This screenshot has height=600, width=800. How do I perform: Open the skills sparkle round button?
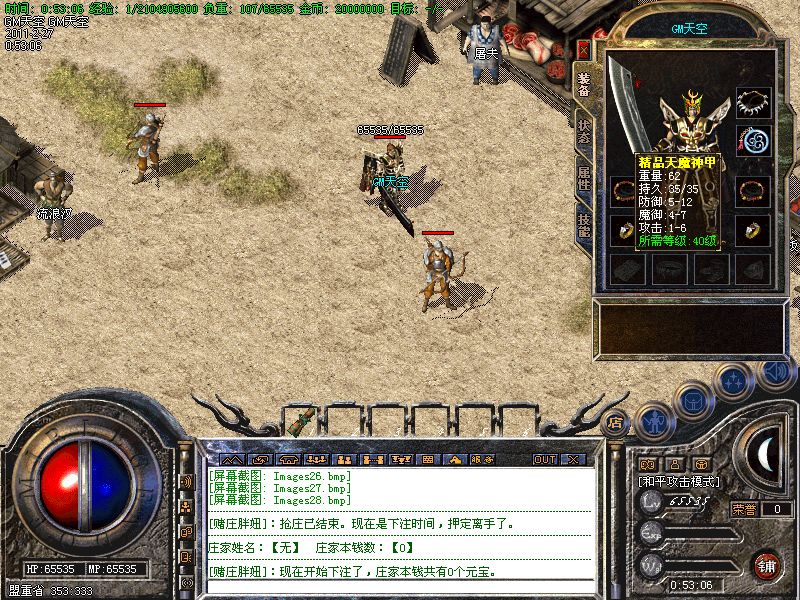tap(735, 380)
